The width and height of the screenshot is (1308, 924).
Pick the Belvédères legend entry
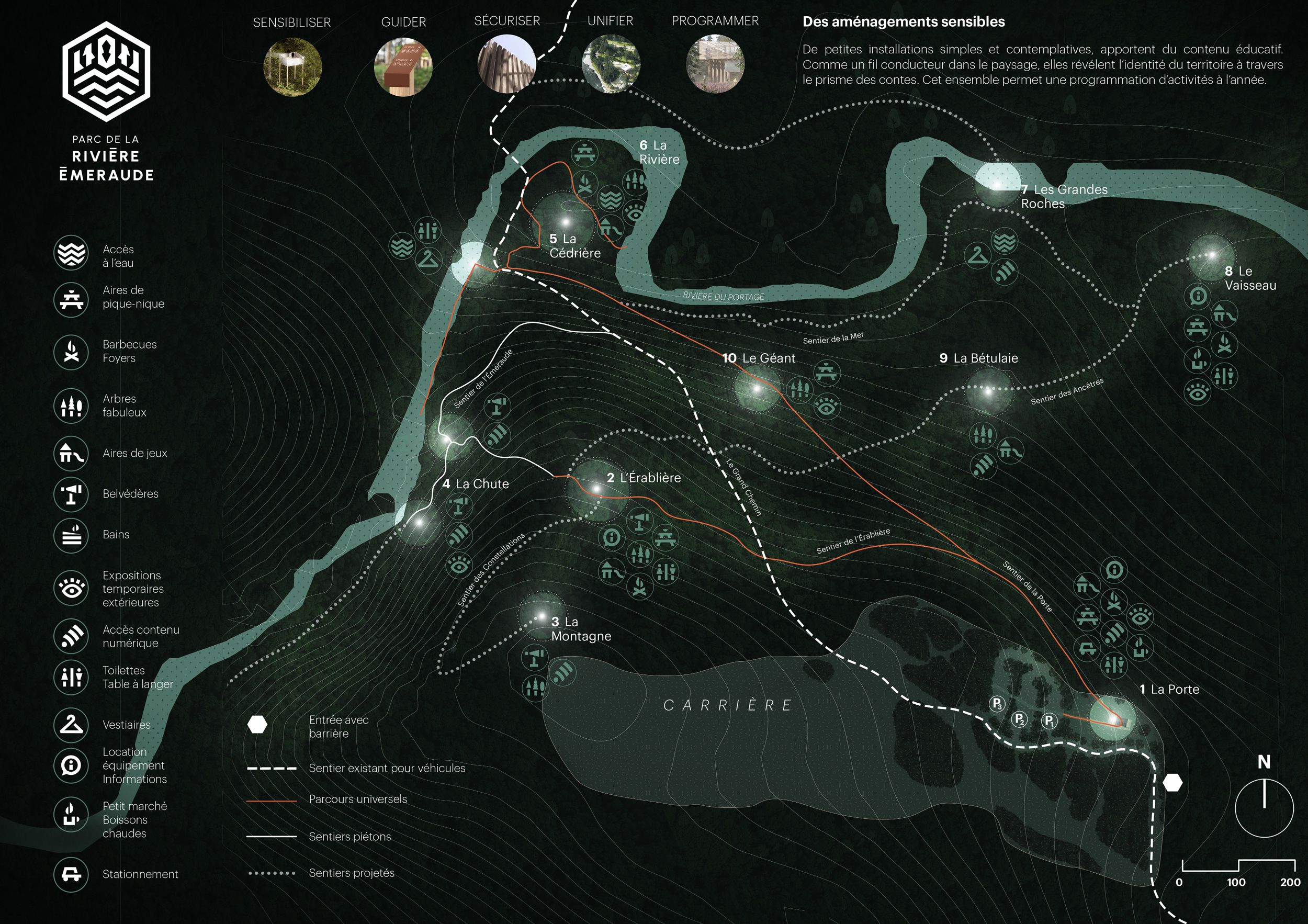coord(71,494)
